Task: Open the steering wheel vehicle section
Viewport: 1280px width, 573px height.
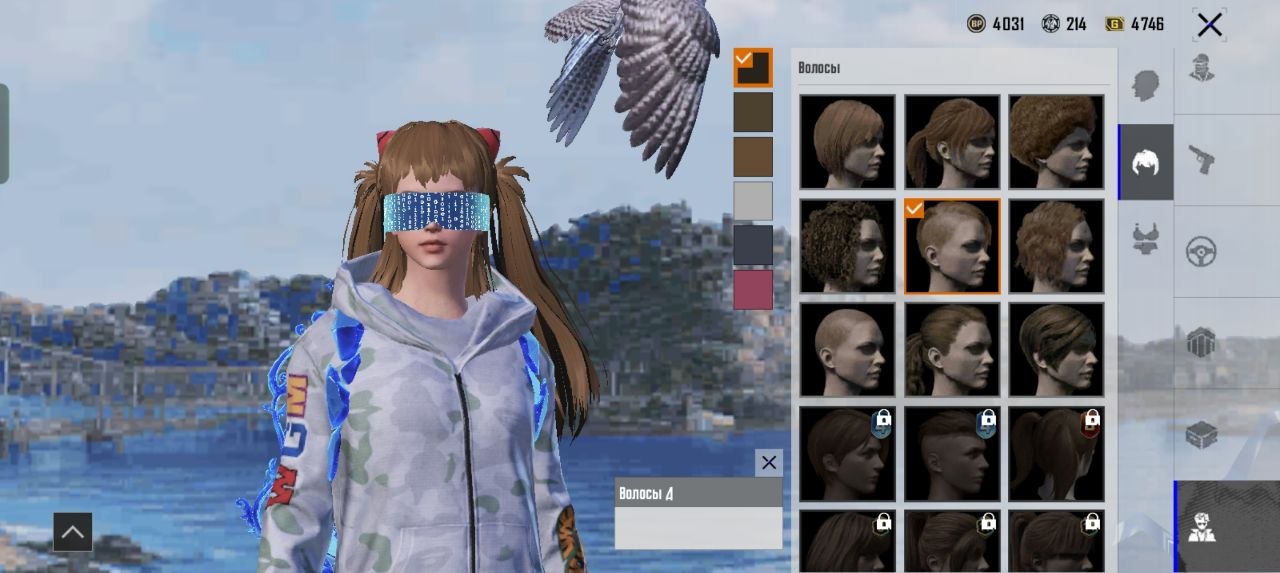Action: 1201,252
